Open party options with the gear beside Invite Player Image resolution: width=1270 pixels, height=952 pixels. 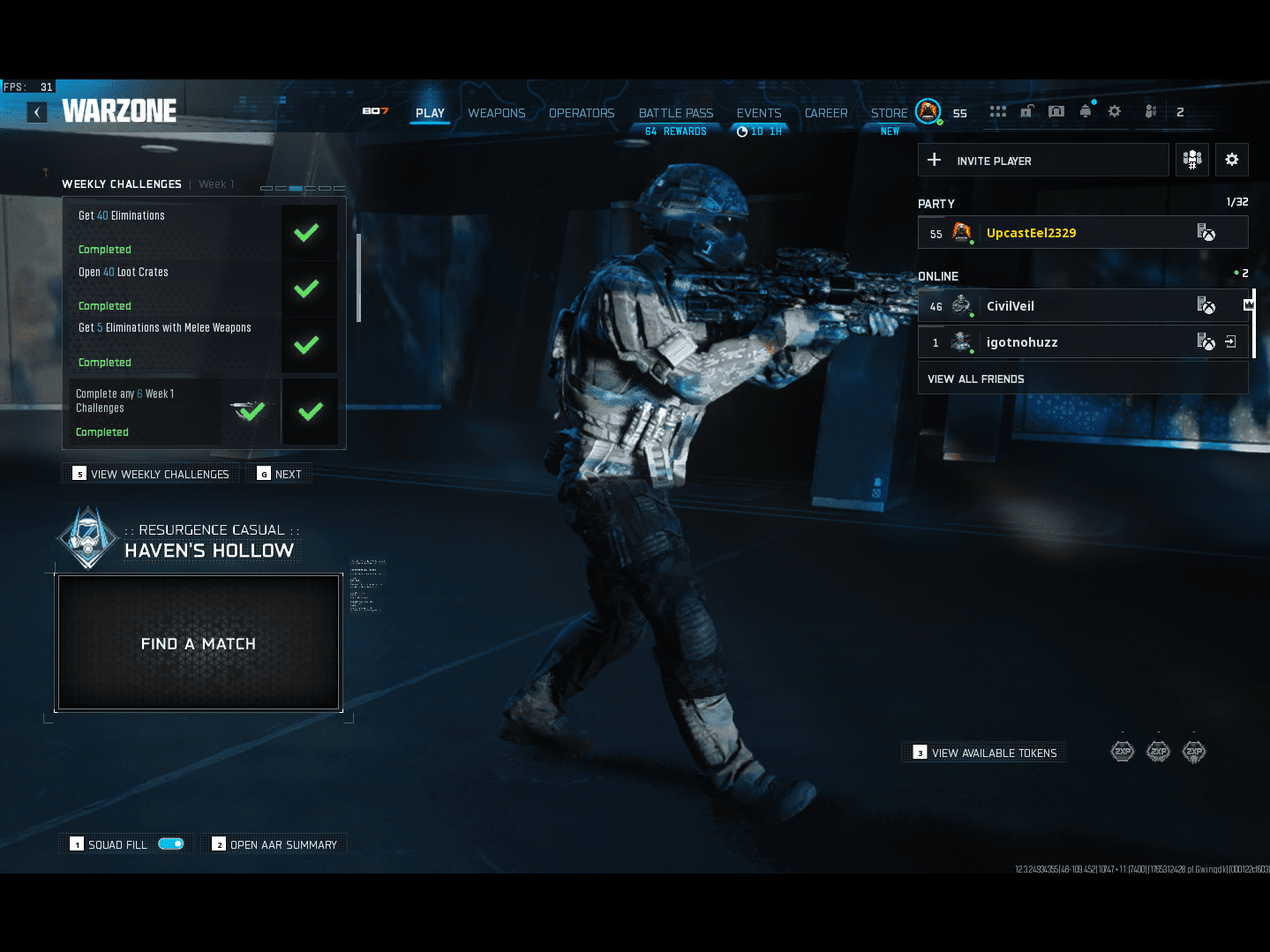(1232, 160)
